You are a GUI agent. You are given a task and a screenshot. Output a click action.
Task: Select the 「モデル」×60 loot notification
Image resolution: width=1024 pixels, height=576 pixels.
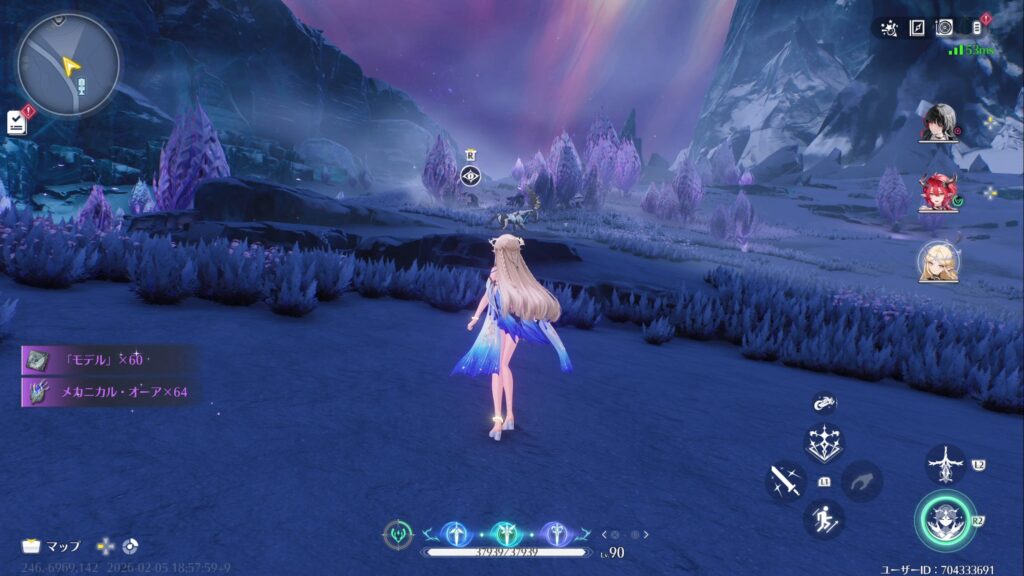point(101,360)
